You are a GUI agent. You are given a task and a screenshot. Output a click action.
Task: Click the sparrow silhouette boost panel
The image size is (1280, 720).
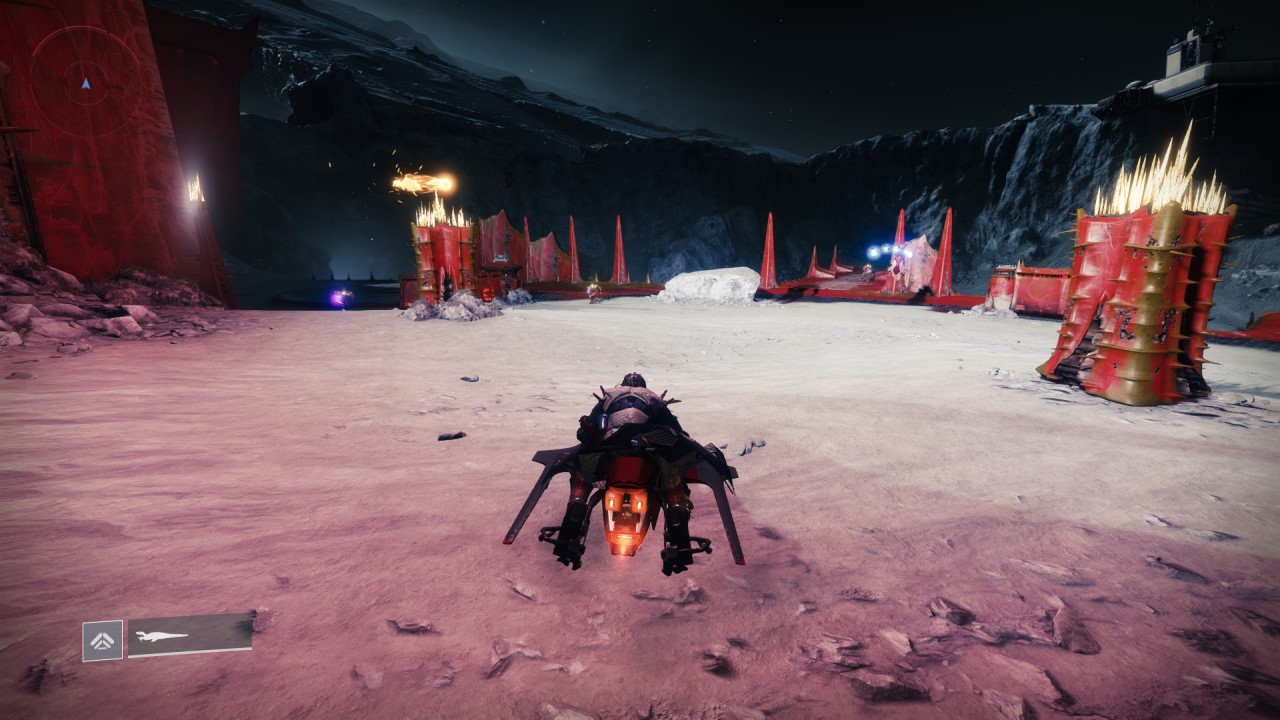(x=190, y=634)
